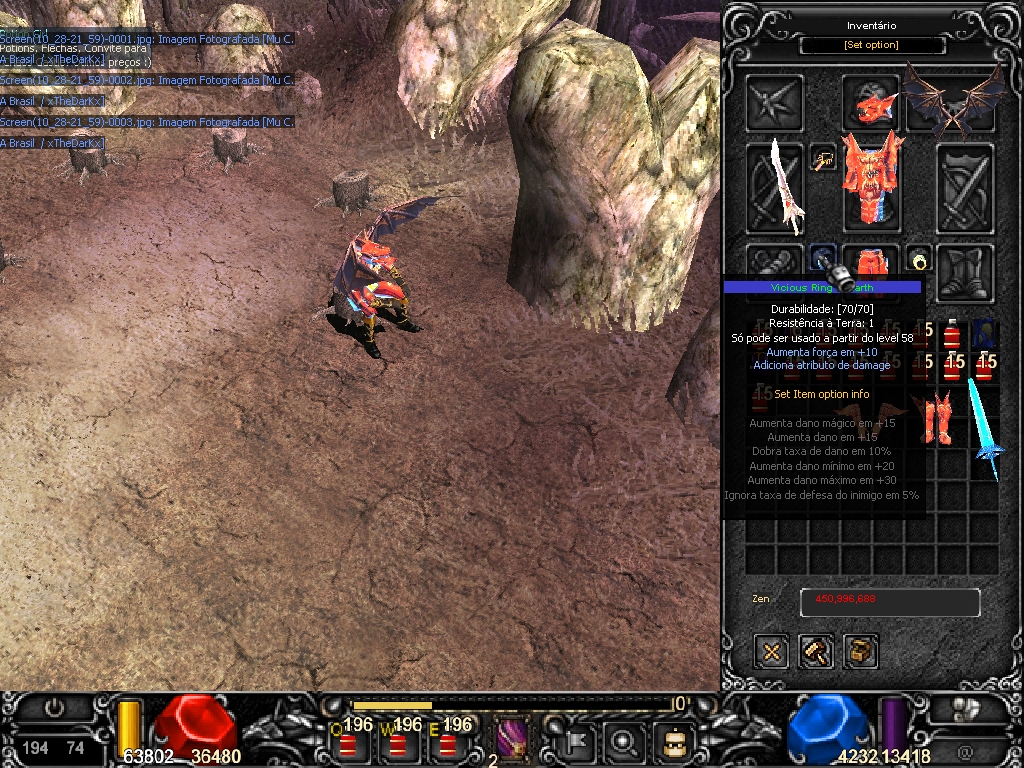Screen dimensions: 1024x768
Task: Open the personal store chest button
Action: tap(860, 652)
